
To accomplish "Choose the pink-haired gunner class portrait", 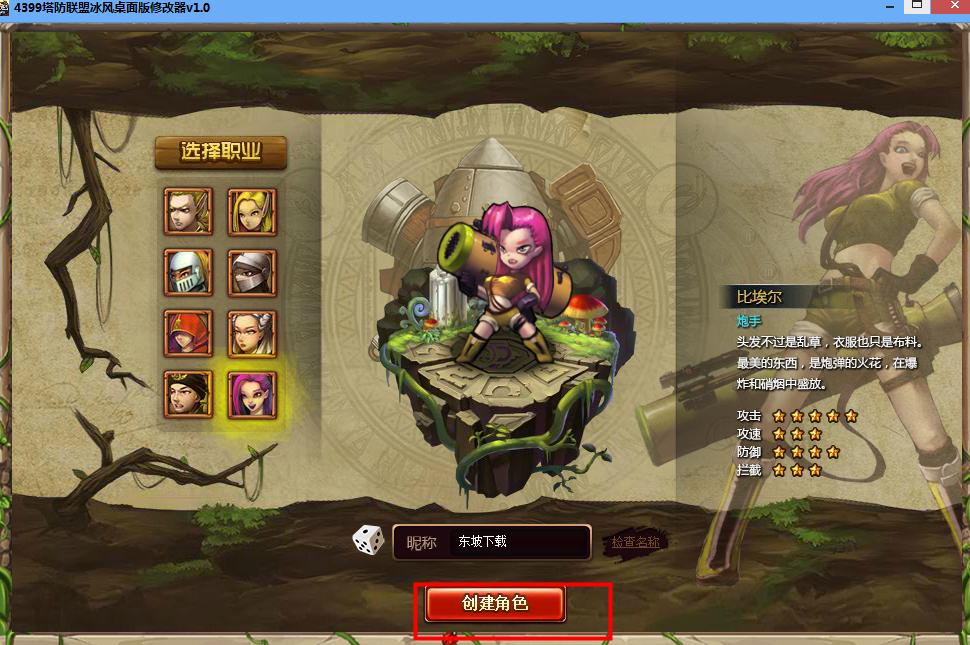I will point(252,394).
